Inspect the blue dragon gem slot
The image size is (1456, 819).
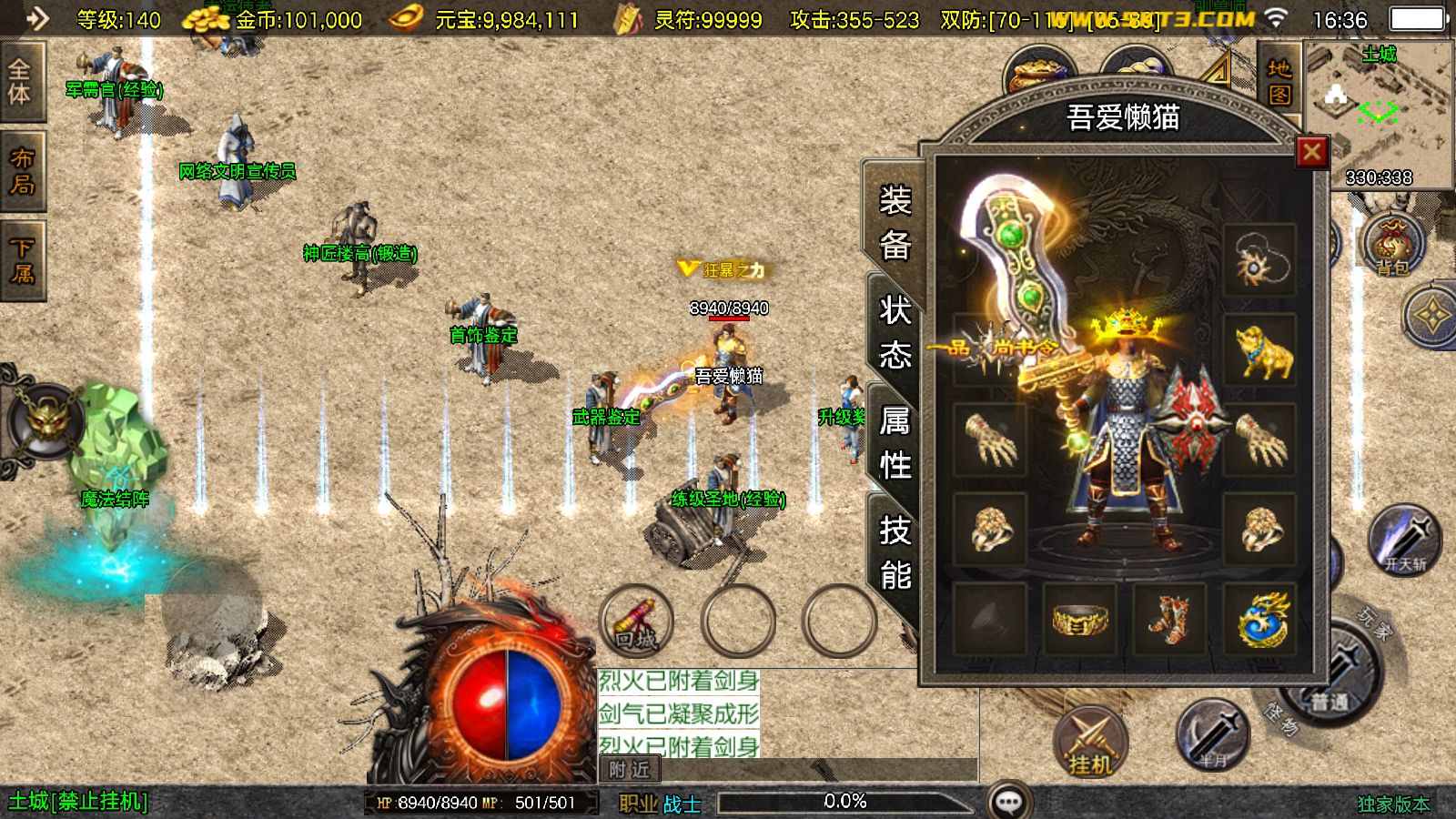(1260, 620)
